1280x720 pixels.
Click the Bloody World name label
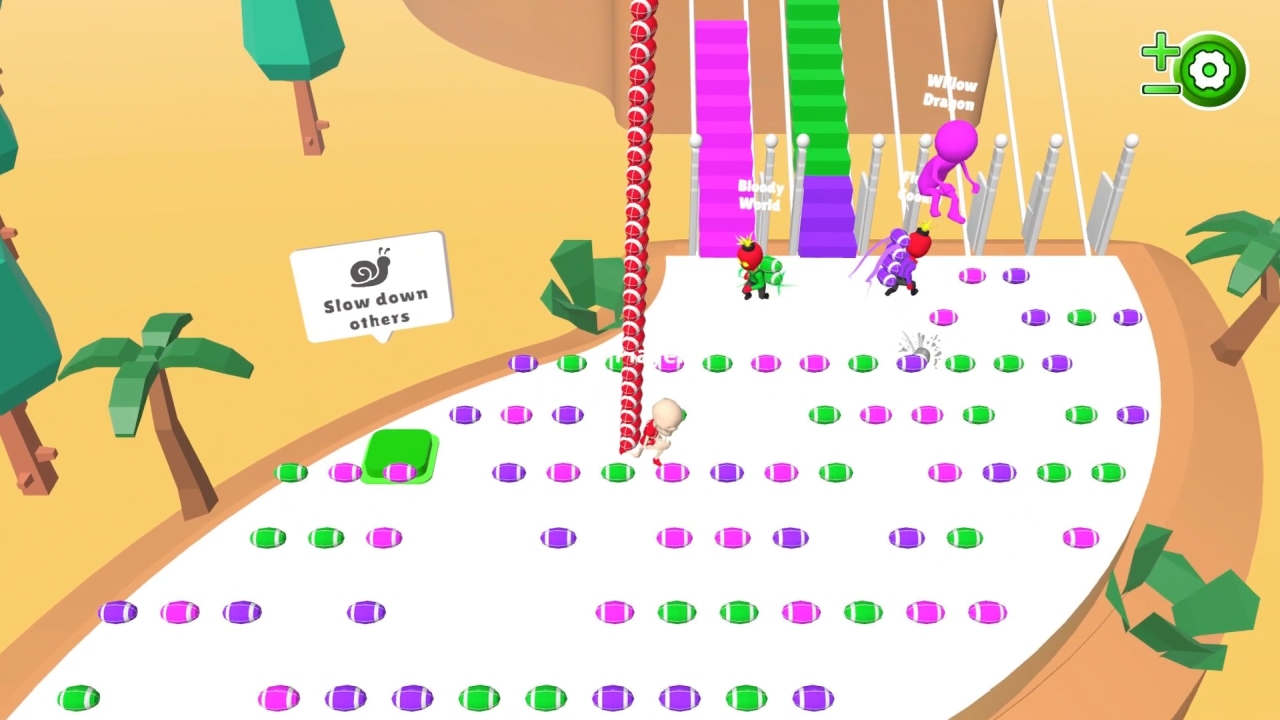click(x=760, y=193)
